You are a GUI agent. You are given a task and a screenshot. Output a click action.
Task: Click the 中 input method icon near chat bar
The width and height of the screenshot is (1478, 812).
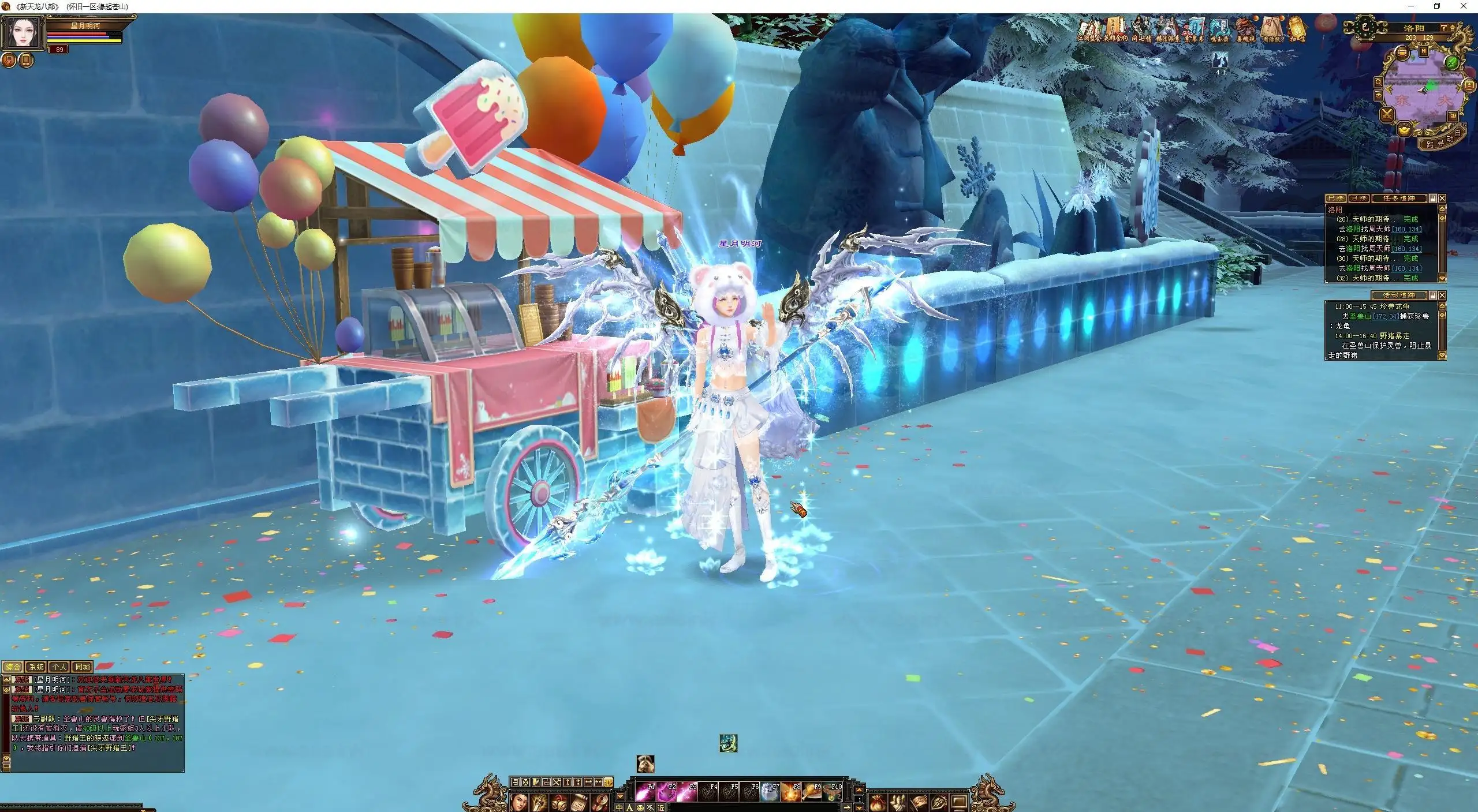pos(619,807)
